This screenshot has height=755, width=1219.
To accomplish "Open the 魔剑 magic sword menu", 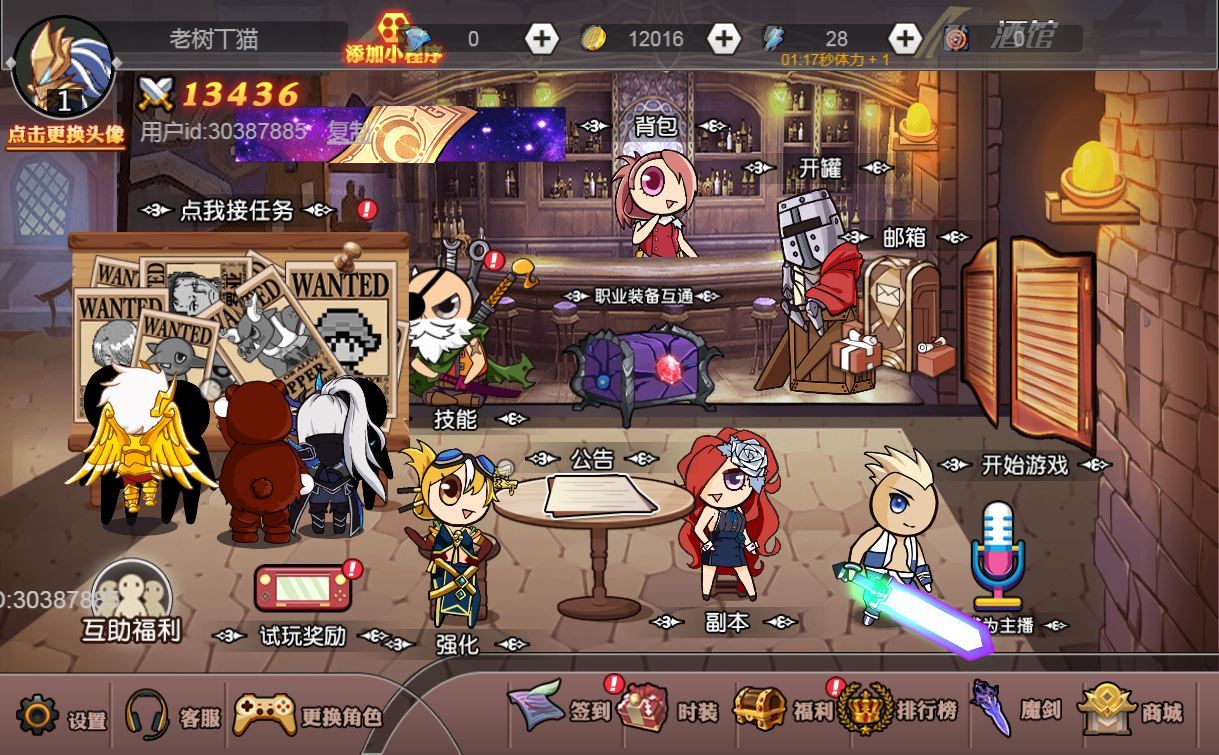I will click(1012, 710).
